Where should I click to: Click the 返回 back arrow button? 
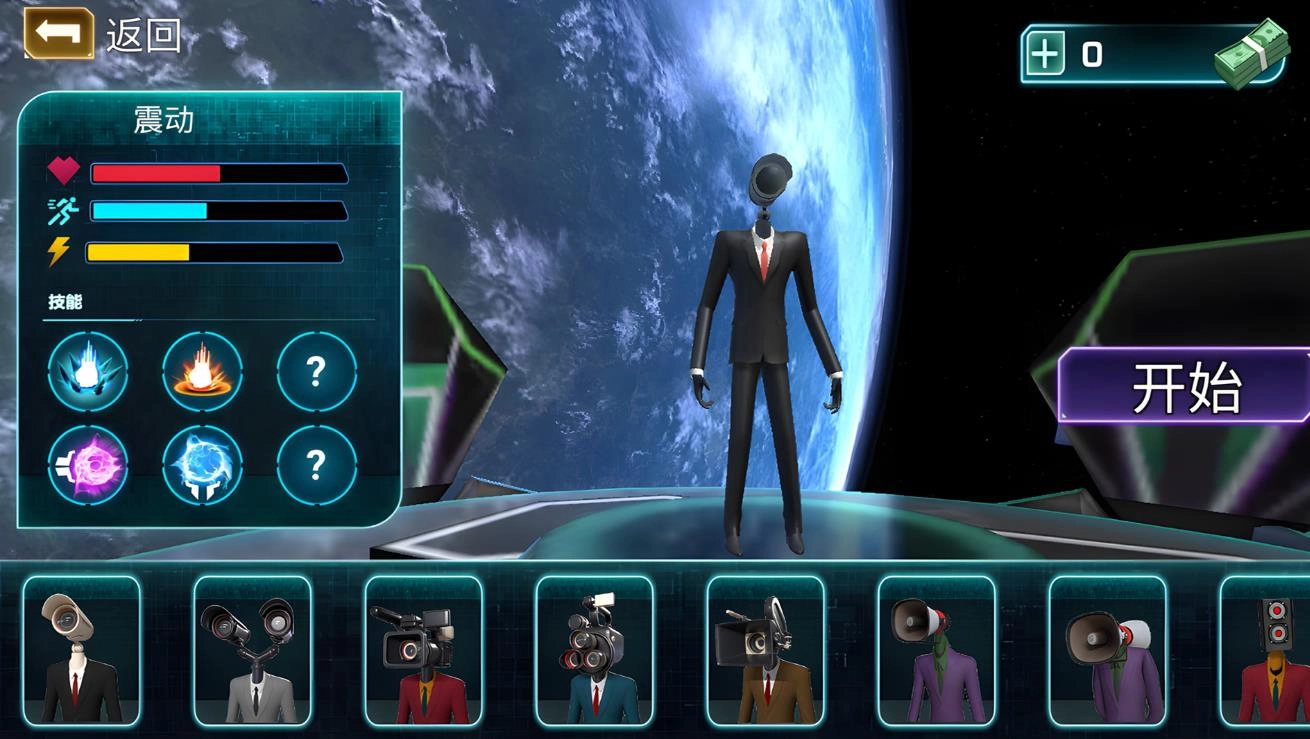pyautogui.click(x=59, y=33)
